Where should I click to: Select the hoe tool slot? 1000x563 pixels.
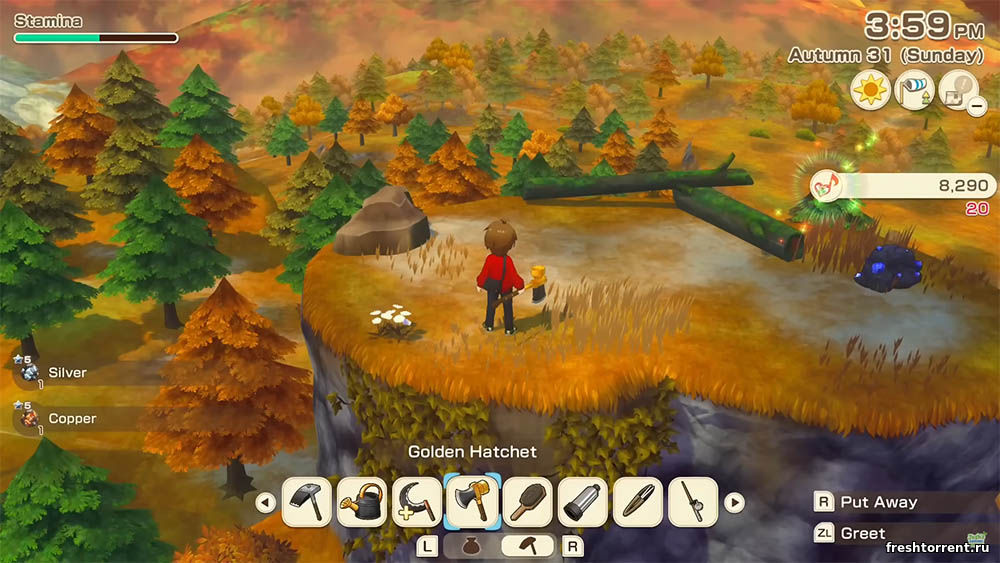click(307, 502)
